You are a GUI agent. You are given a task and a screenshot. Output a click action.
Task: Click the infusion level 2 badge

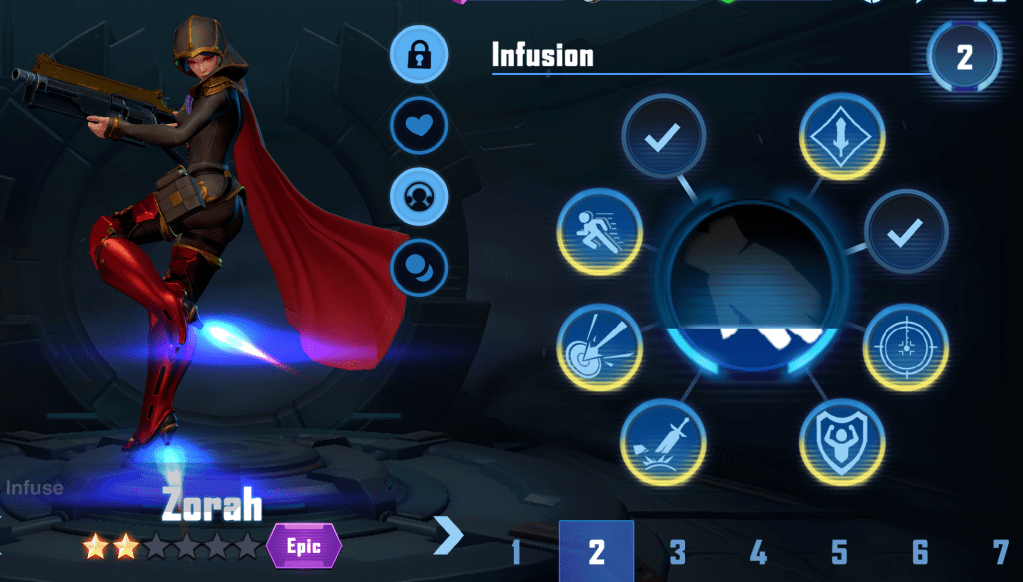tap(964, 57)
